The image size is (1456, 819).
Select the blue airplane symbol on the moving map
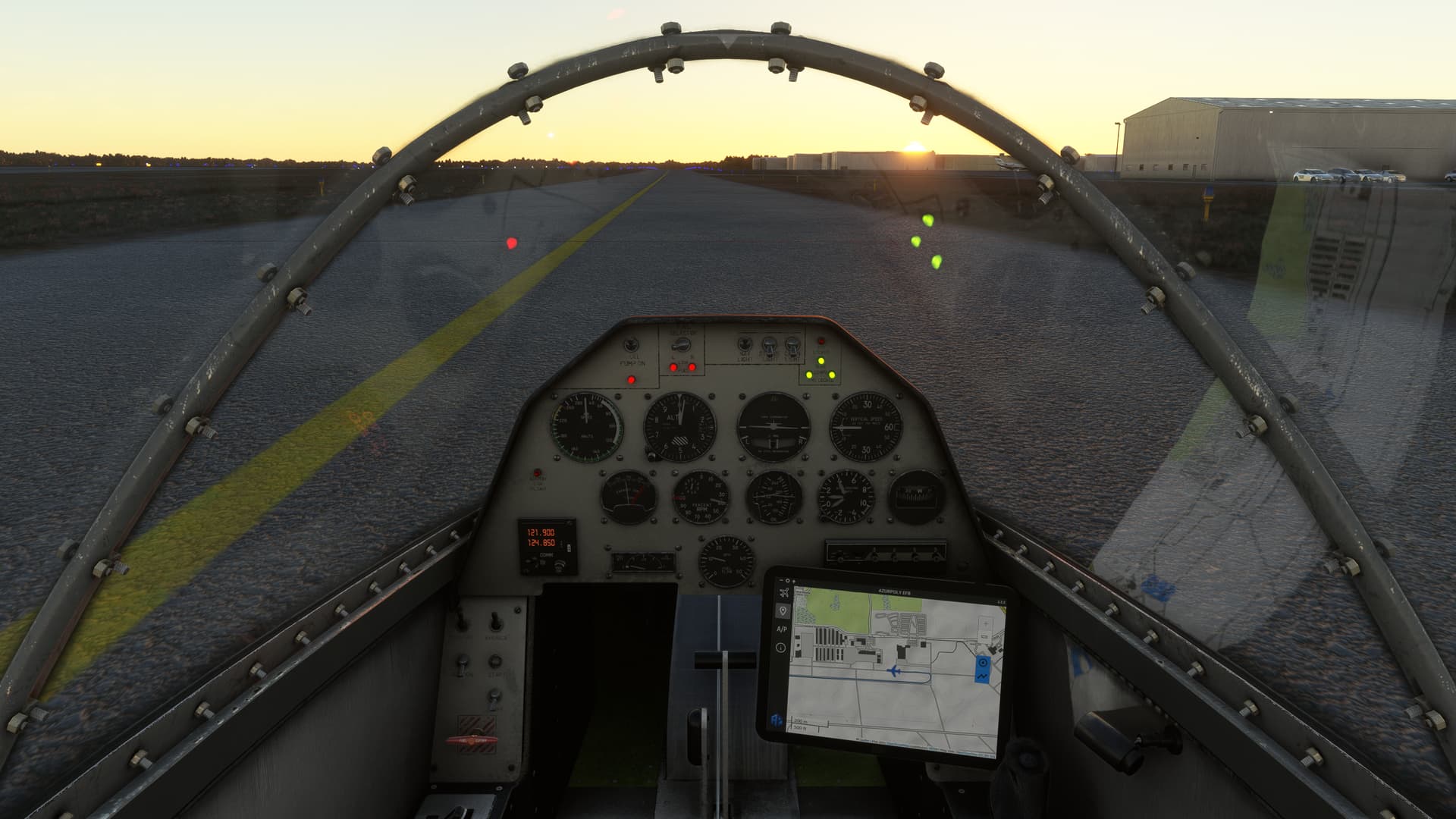pyautogui.click(x=895, y=672)
